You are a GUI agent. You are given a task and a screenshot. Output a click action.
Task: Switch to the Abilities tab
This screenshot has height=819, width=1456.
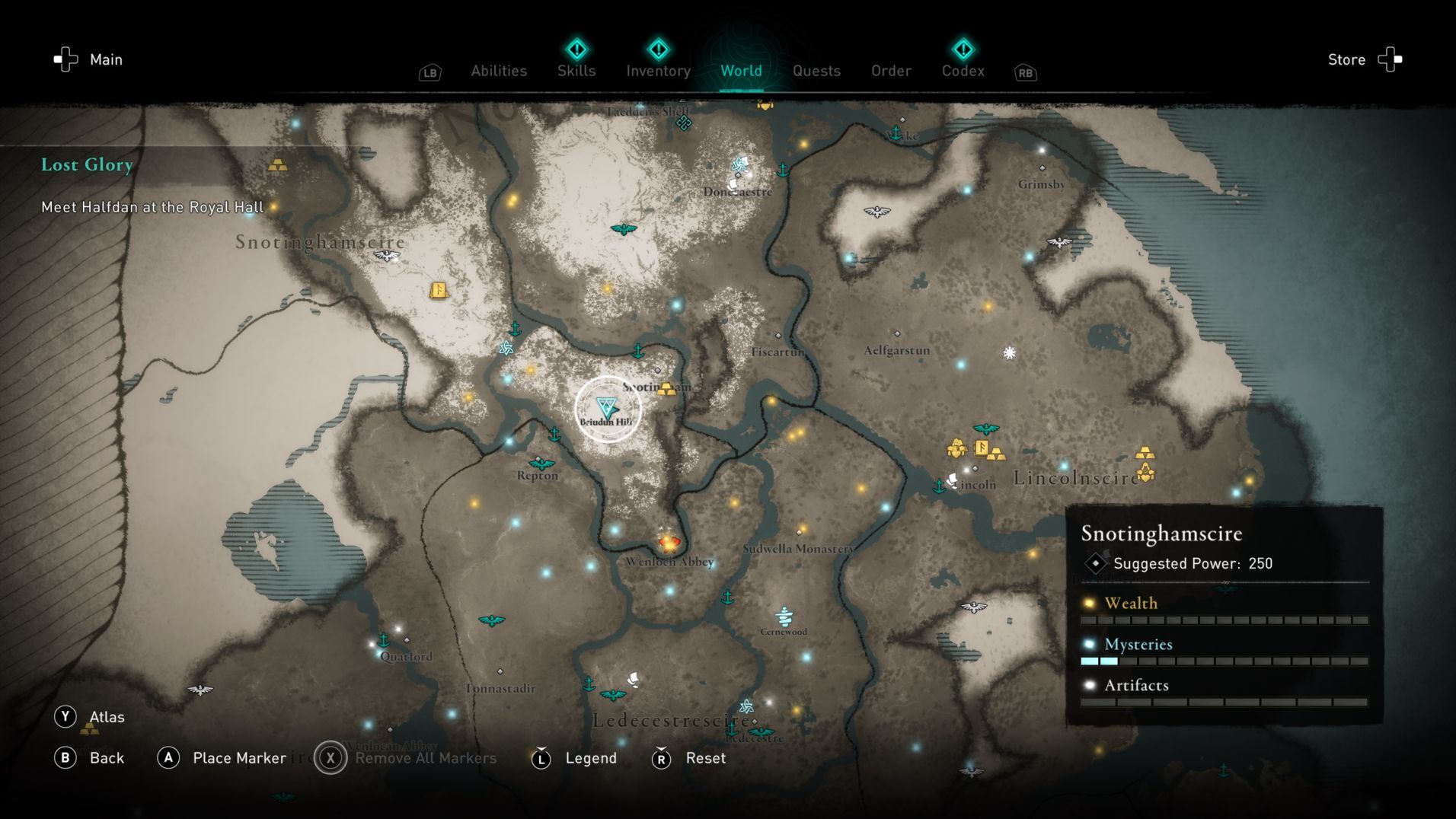click(x=499, y=71)
